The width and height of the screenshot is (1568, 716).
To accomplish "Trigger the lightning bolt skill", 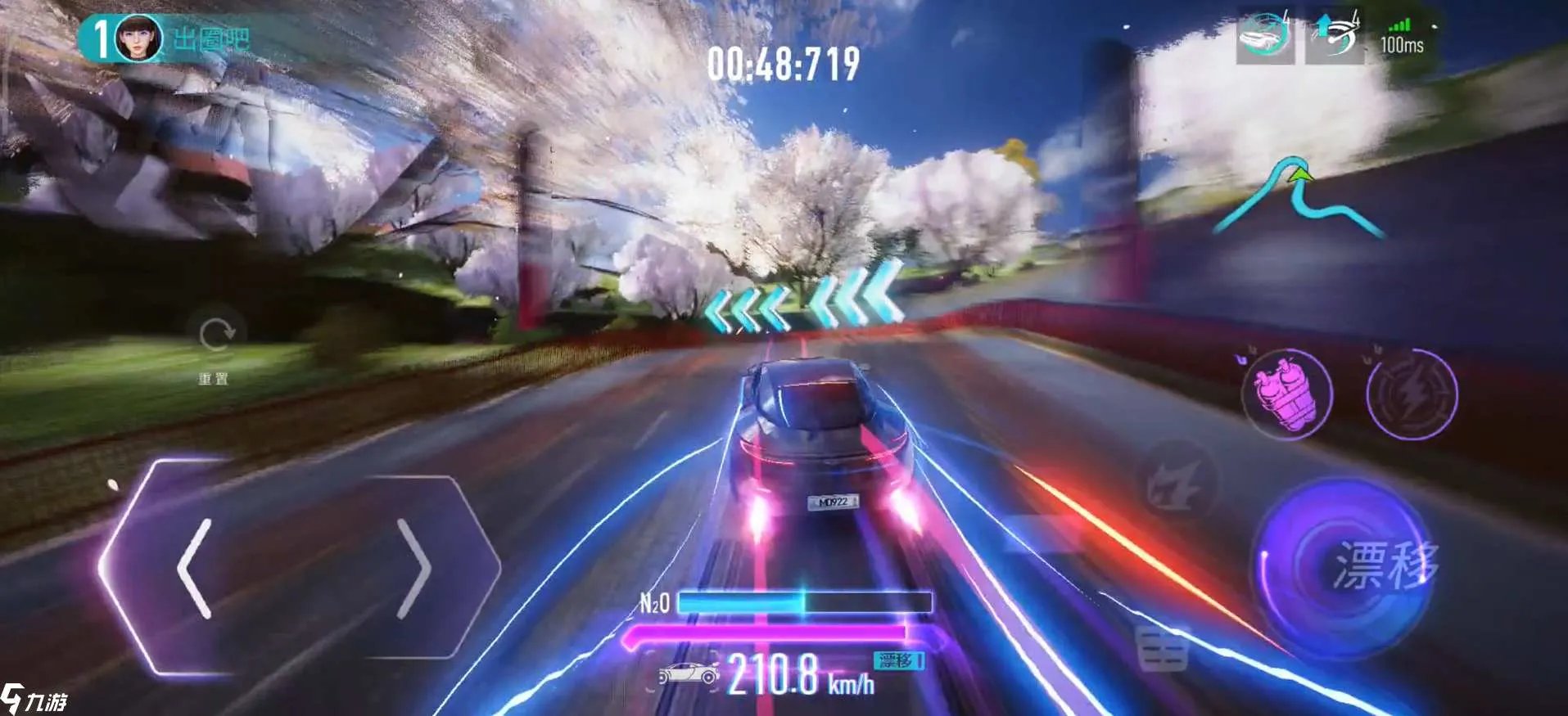I will (x=1412, y=394).
